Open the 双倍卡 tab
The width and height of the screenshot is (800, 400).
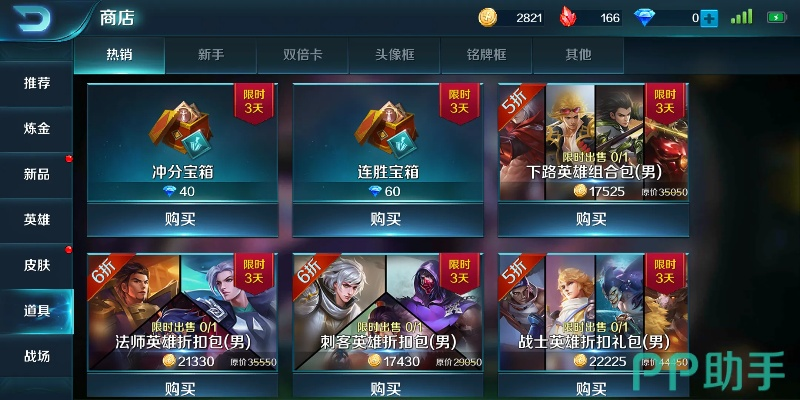click(302, 55)
